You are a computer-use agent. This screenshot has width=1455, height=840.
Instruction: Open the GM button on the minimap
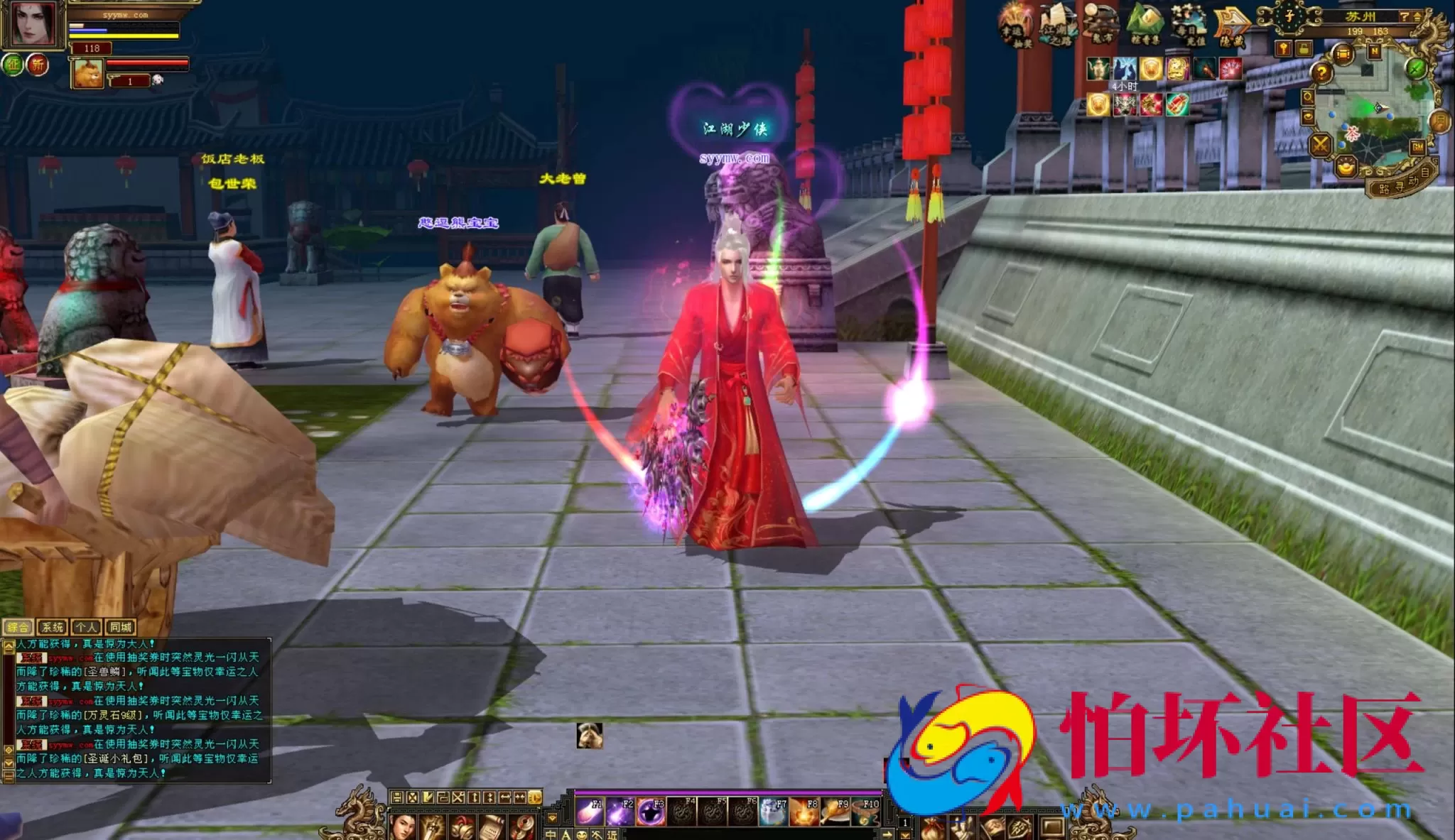tap(1418, 147)
